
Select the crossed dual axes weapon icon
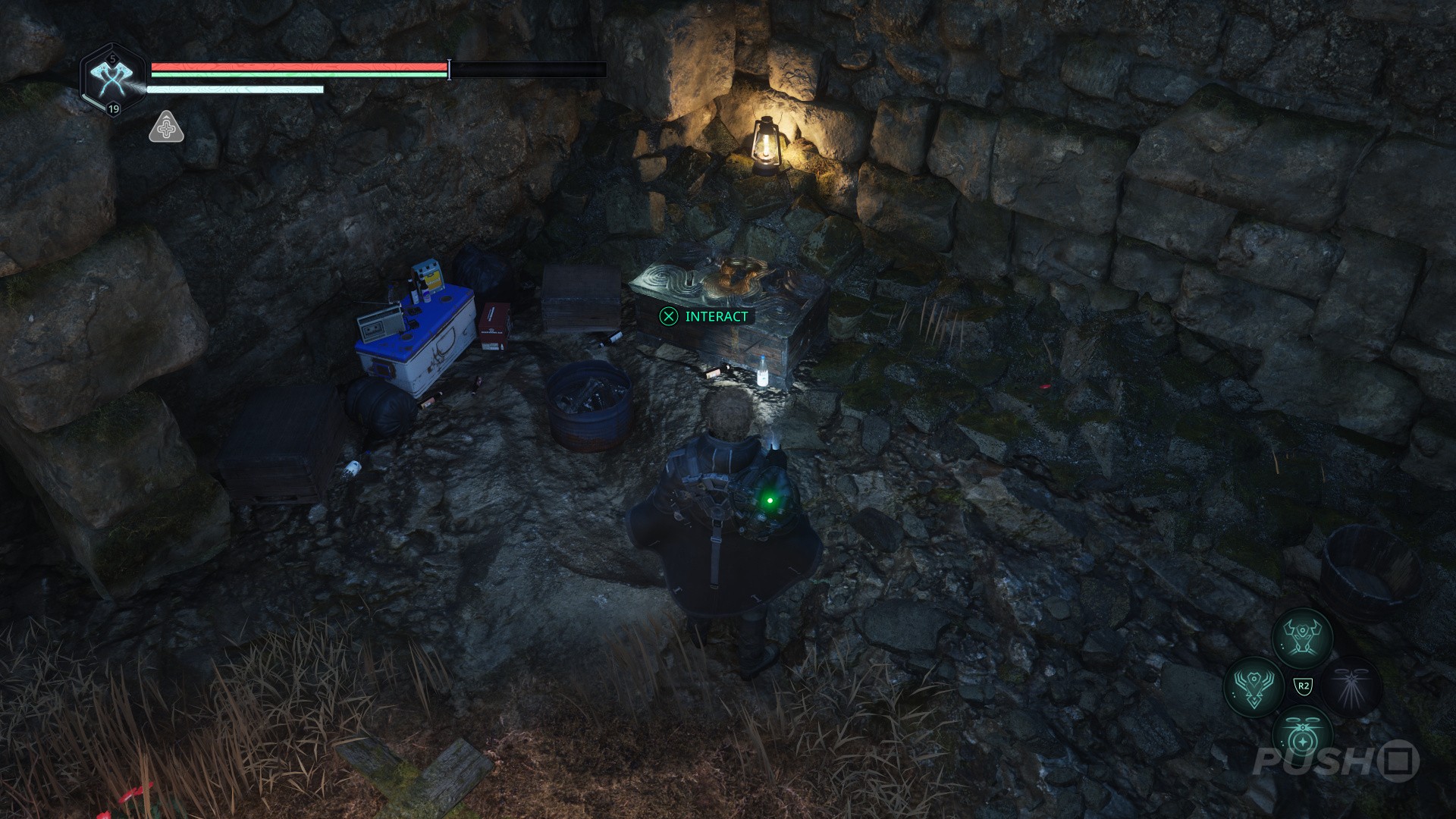[x=112, y=80]
